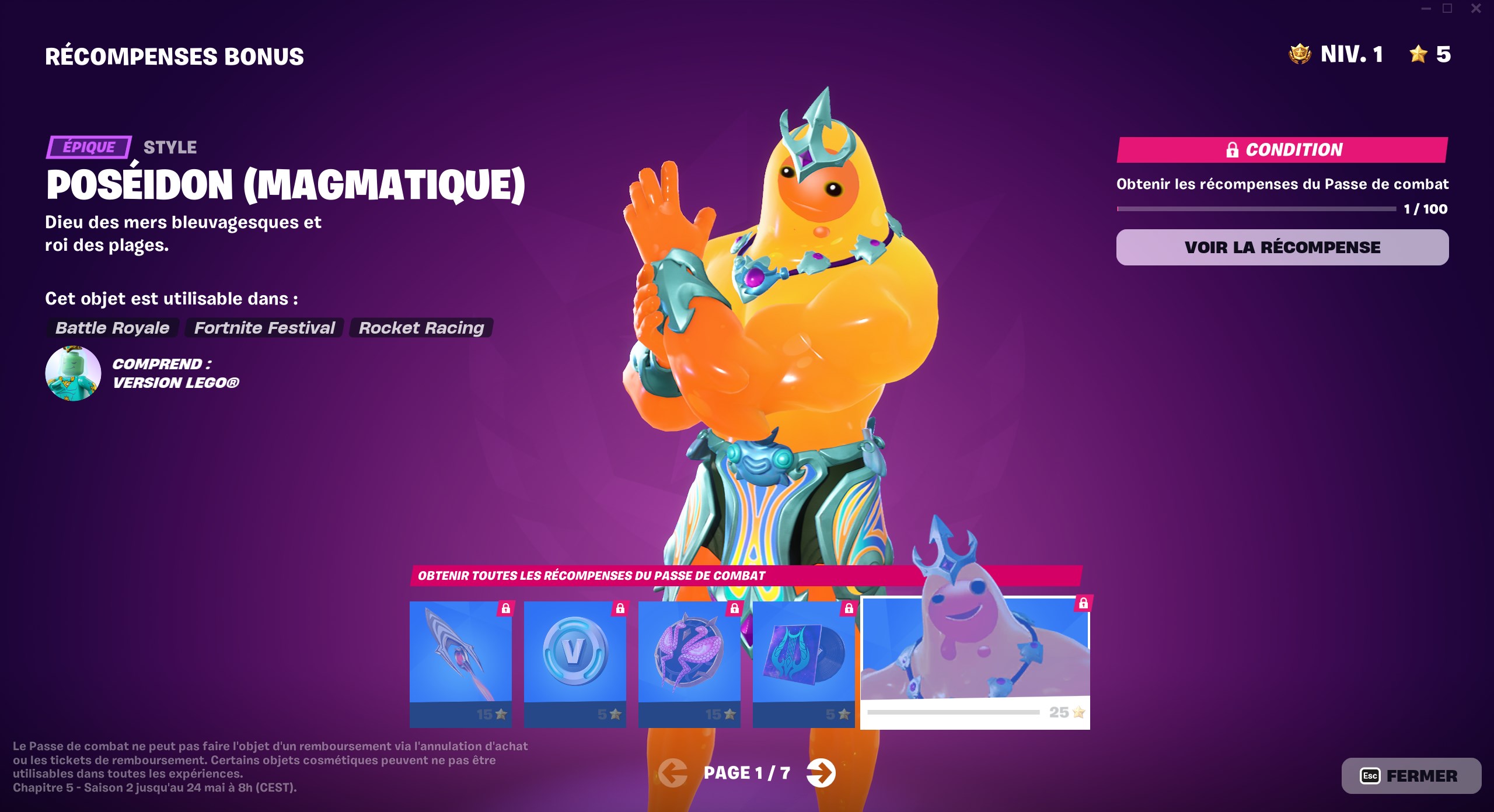Click the lock icon in the CONDITION header
This screenshot has height=812, width=1494.
tap(1233, 150)
